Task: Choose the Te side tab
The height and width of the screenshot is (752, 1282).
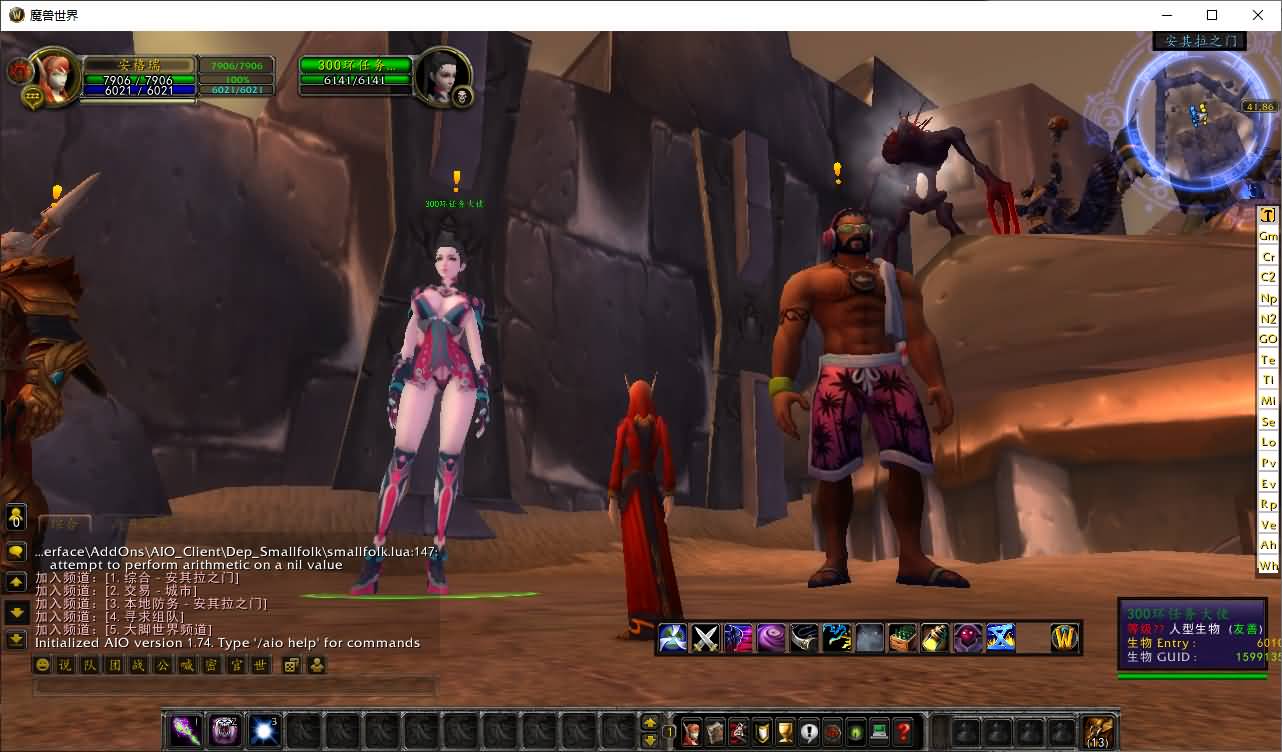Action: point(1268,360)
